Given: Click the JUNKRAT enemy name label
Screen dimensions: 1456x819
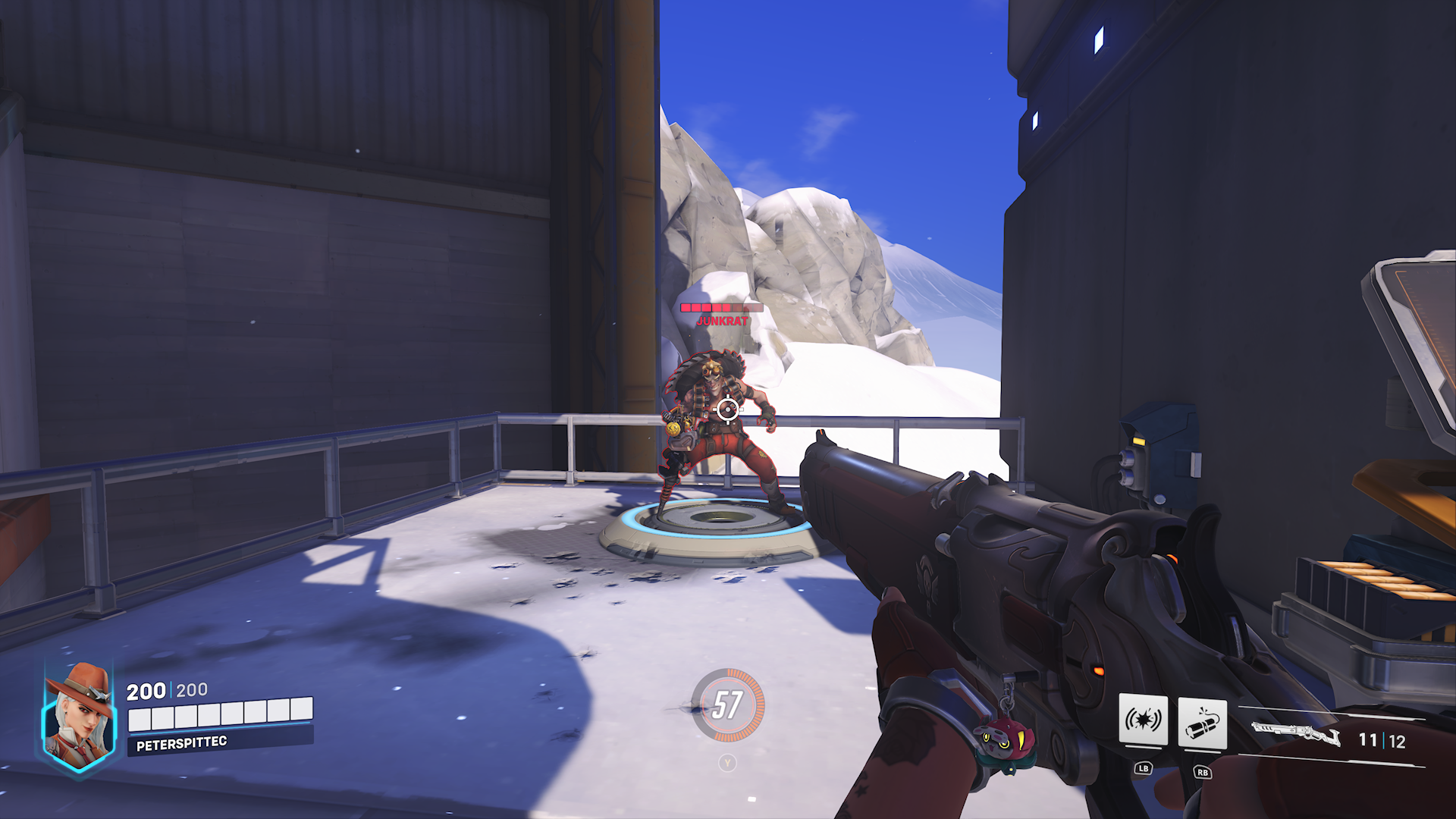Looking at the screenshot, I should tap(721, 321).
